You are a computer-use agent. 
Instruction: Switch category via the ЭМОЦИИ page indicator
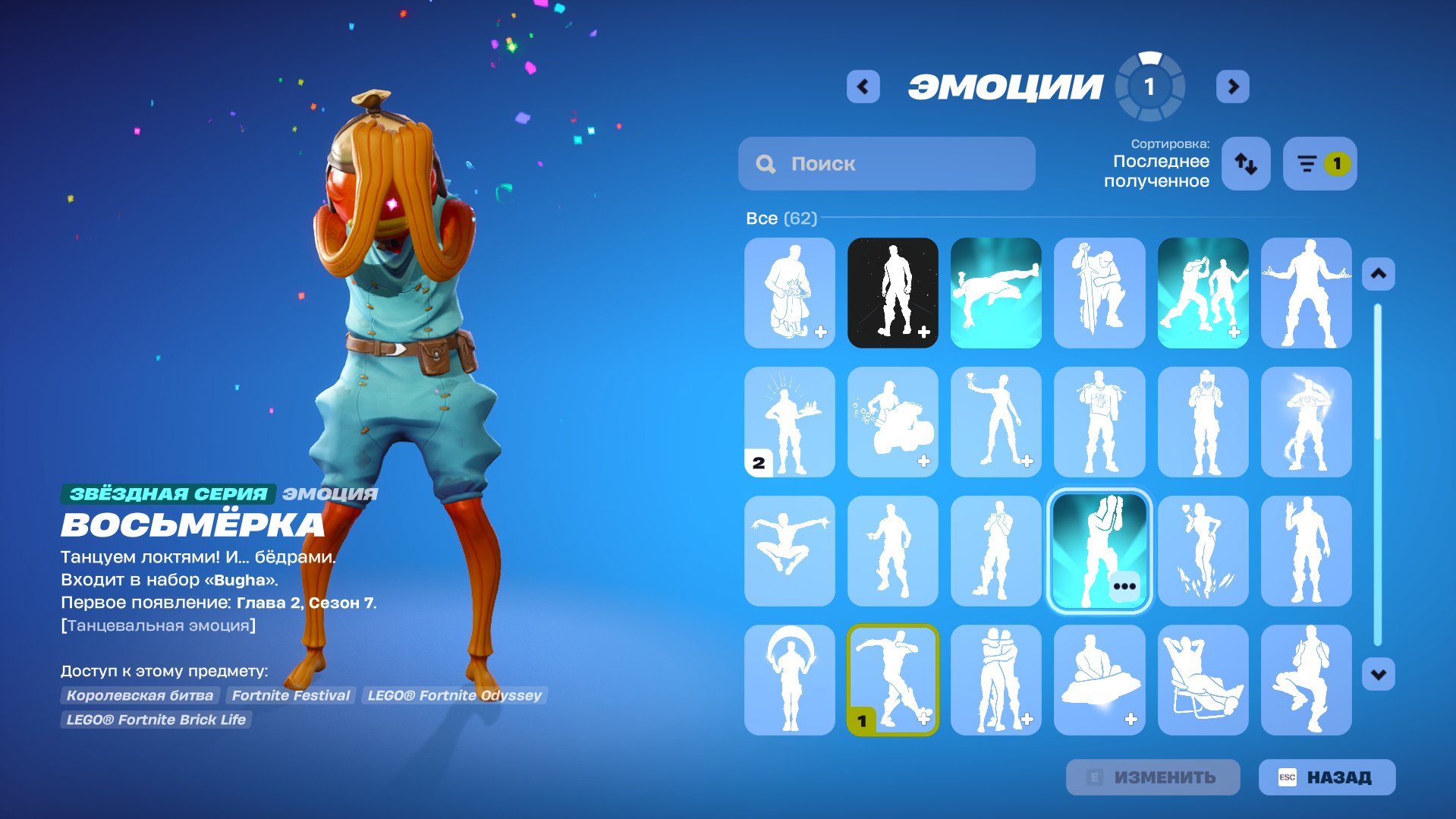1148,87
